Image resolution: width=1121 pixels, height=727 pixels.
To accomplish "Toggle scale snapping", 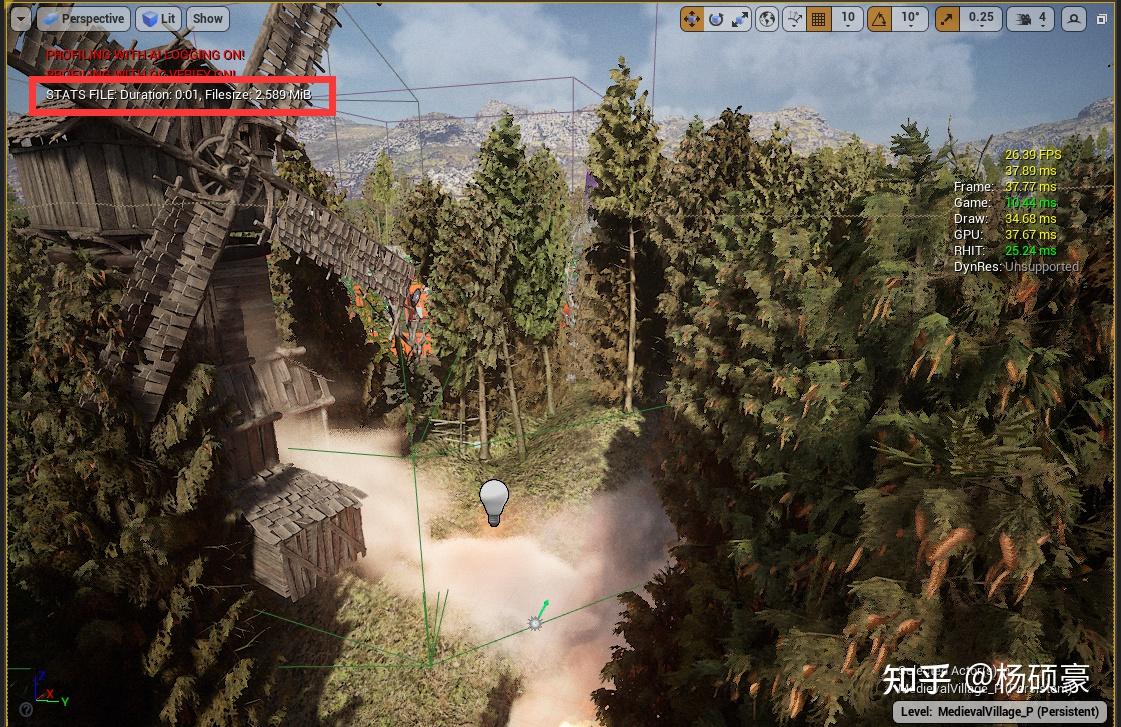I will [948, 18].
